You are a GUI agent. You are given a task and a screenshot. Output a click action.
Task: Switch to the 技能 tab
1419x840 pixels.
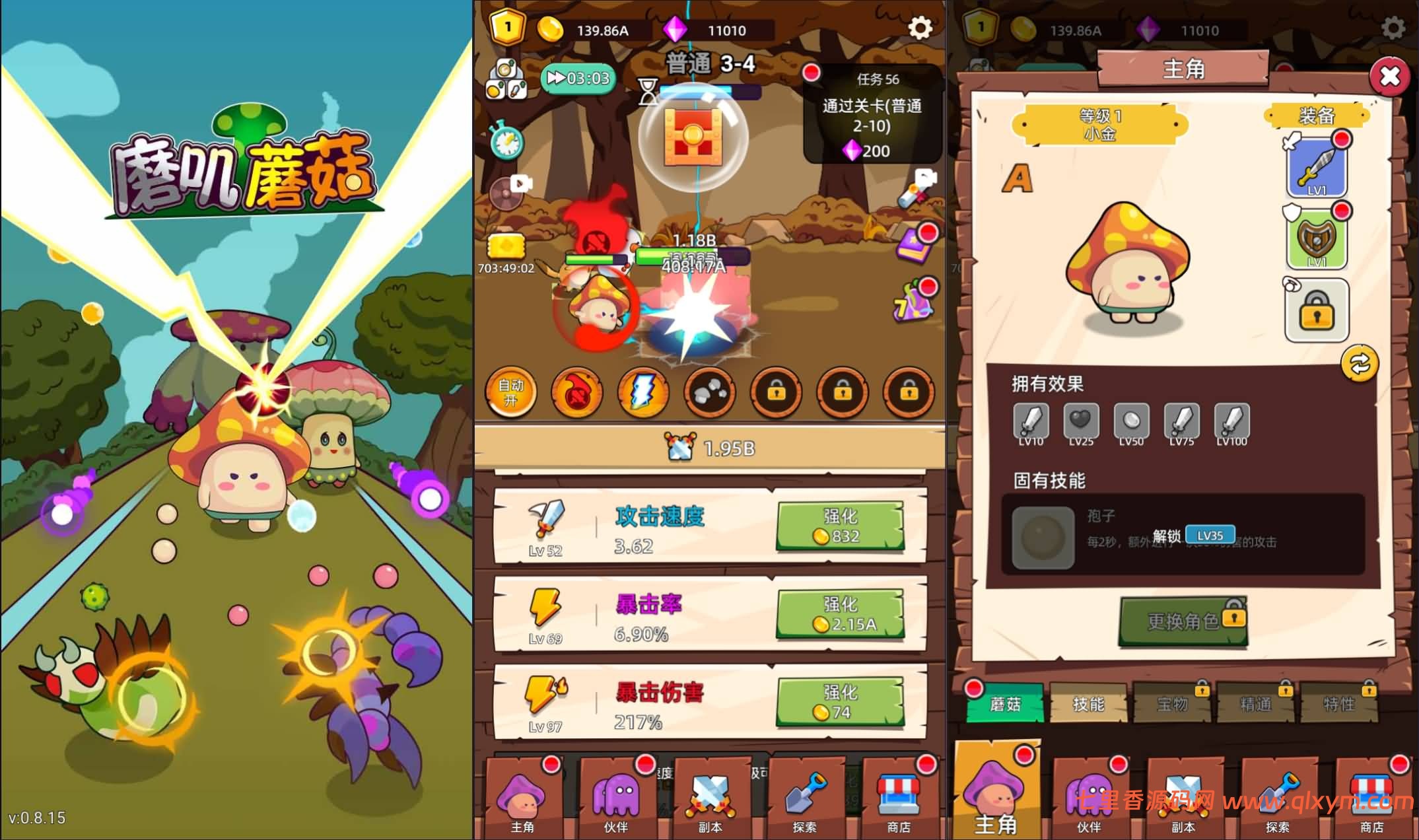coord(1088,704)
